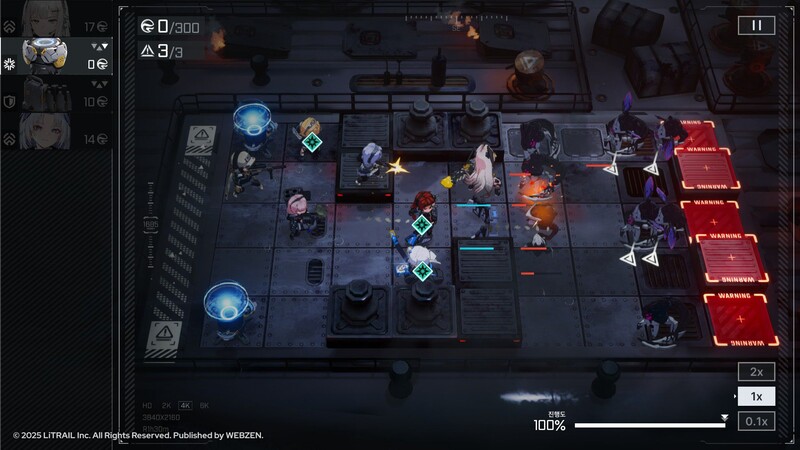
Task: Pause the battle
Action: coord(756,26)
